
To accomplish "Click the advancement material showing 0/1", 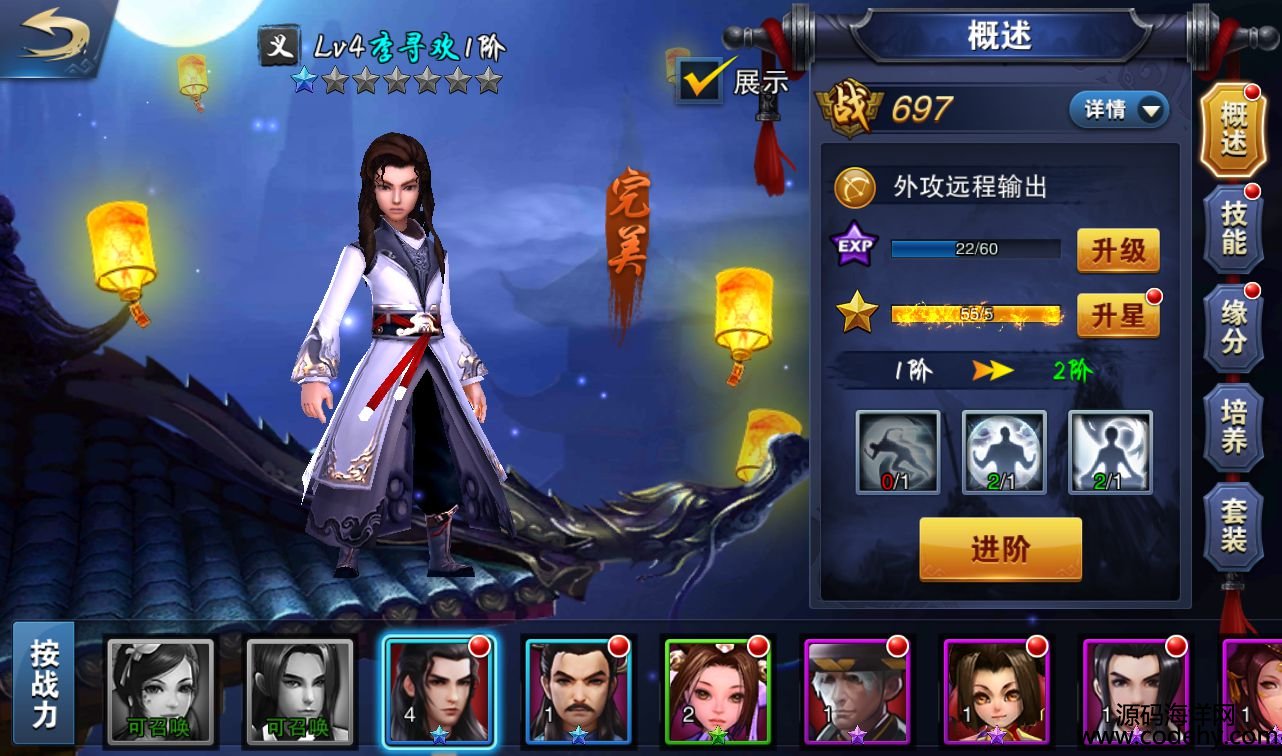I will (898, 452).
